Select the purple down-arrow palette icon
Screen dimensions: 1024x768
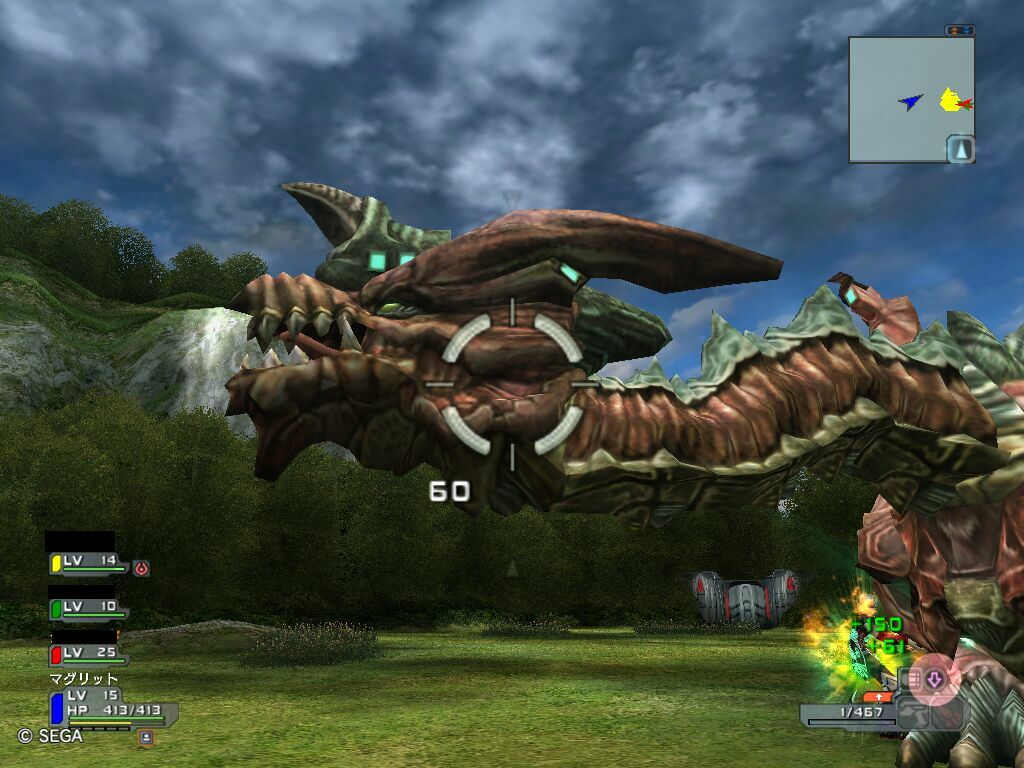click(x=935, y=680)
